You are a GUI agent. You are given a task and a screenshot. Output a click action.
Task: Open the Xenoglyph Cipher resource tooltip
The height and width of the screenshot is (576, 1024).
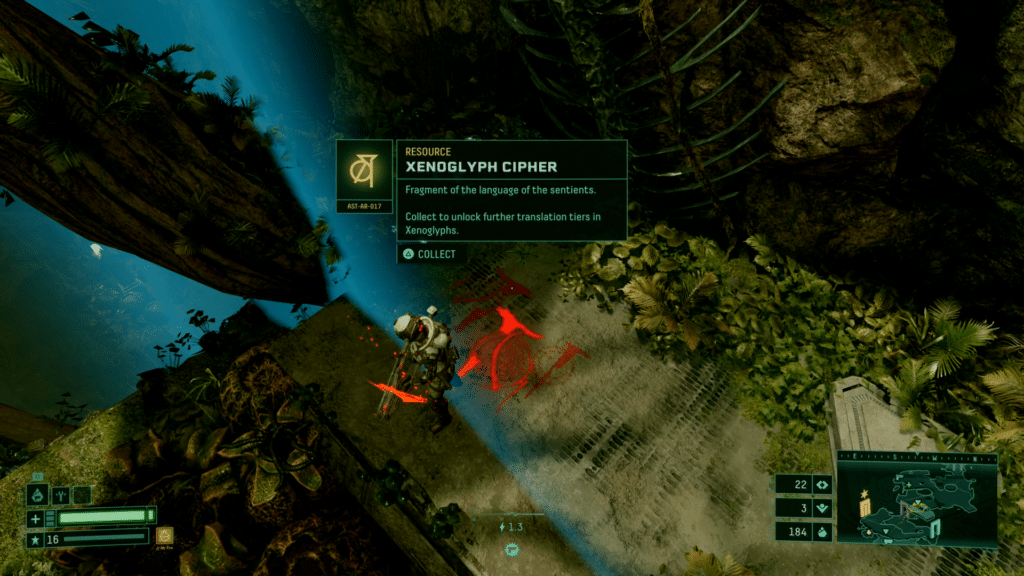[512, 190]
